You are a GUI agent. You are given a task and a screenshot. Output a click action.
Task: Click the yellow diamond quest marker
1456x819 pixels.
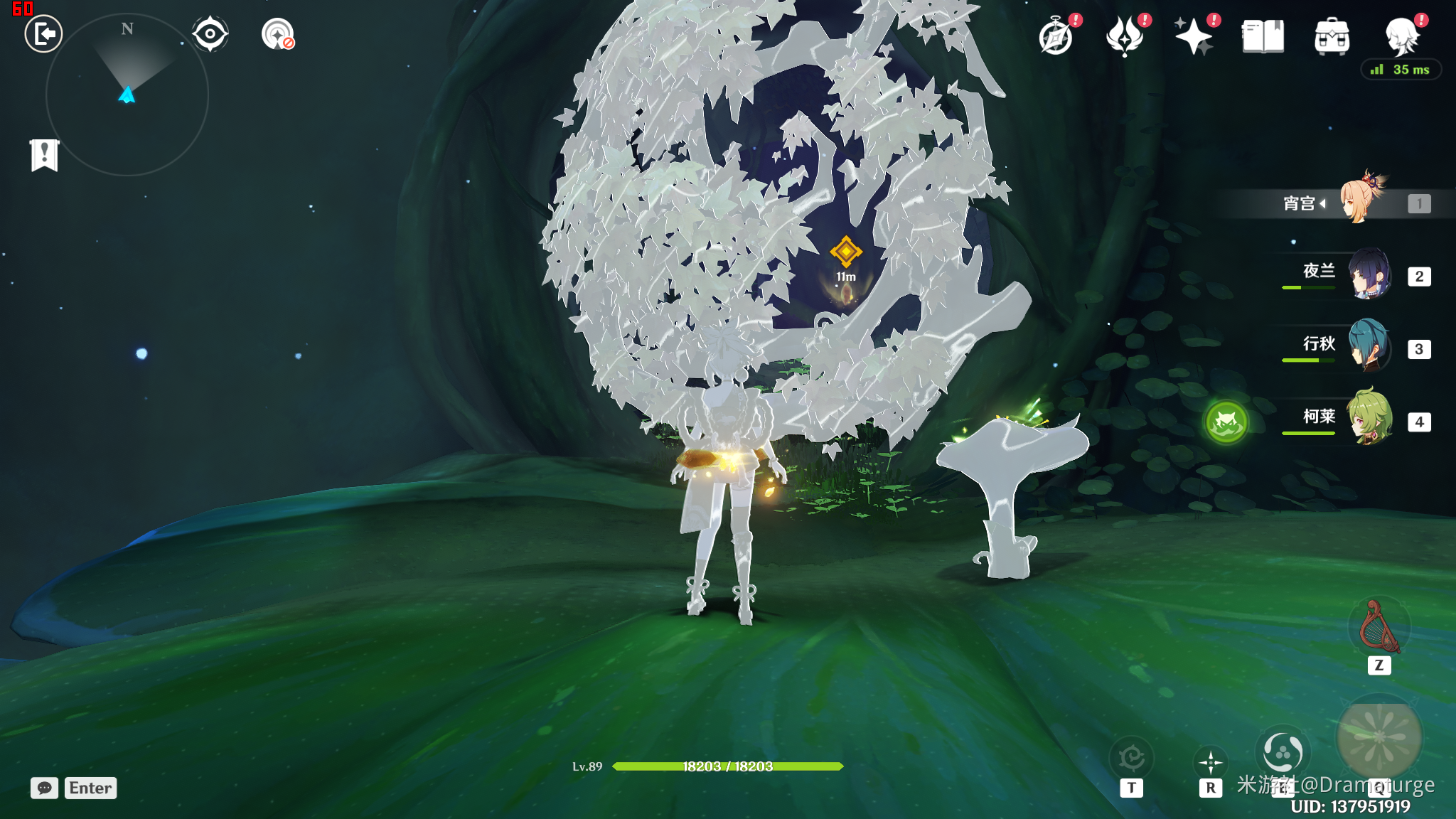tap(846, 251)
